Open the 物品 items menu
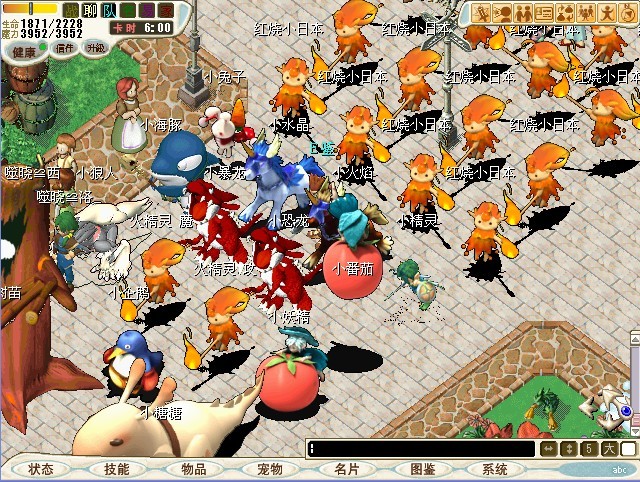Image resolution: width=640 pixels, height=482 pixels. [x=193, y=469]
